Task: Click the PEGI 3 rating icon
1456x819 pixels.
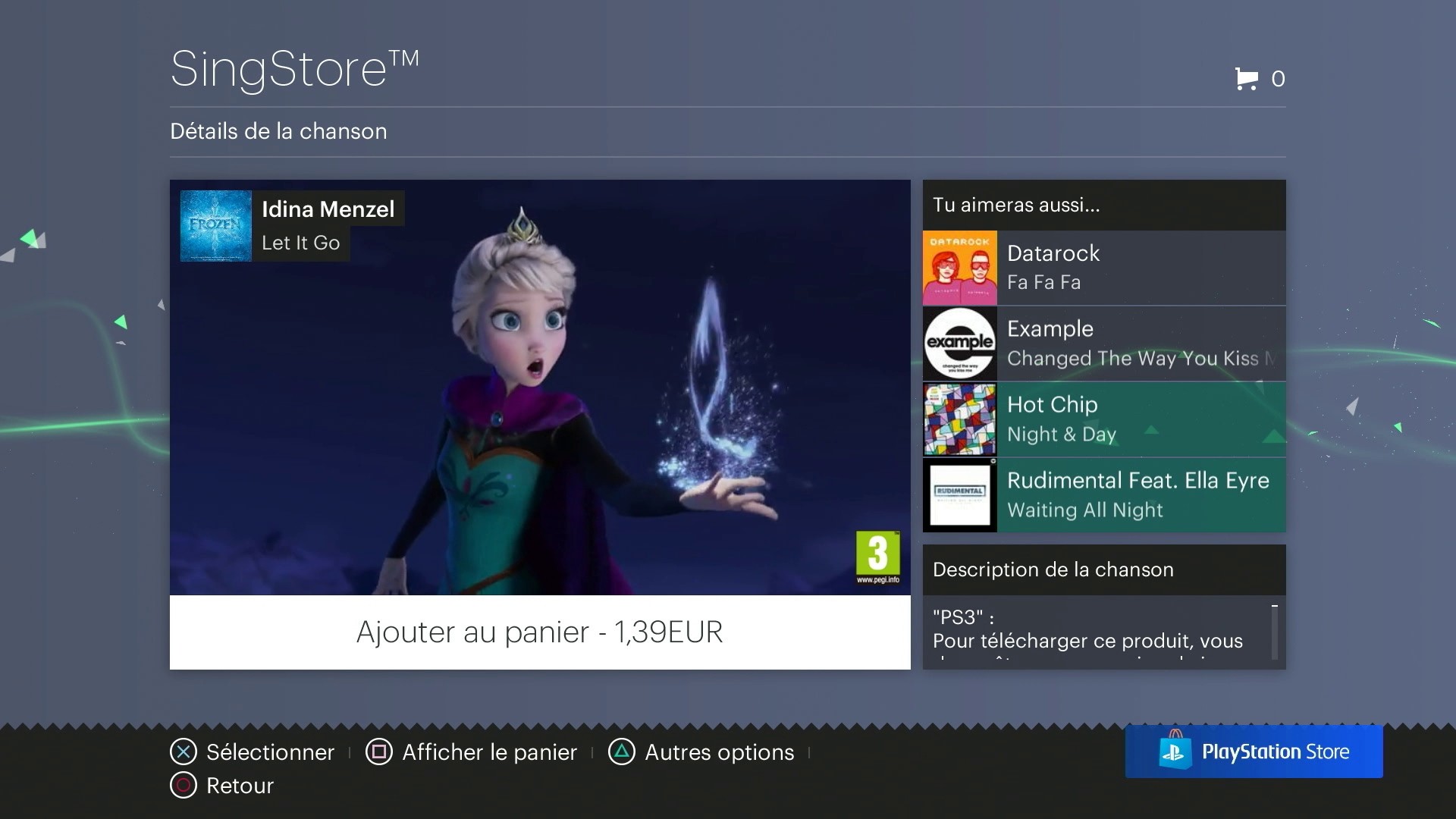Action: (x=877, y=558)
